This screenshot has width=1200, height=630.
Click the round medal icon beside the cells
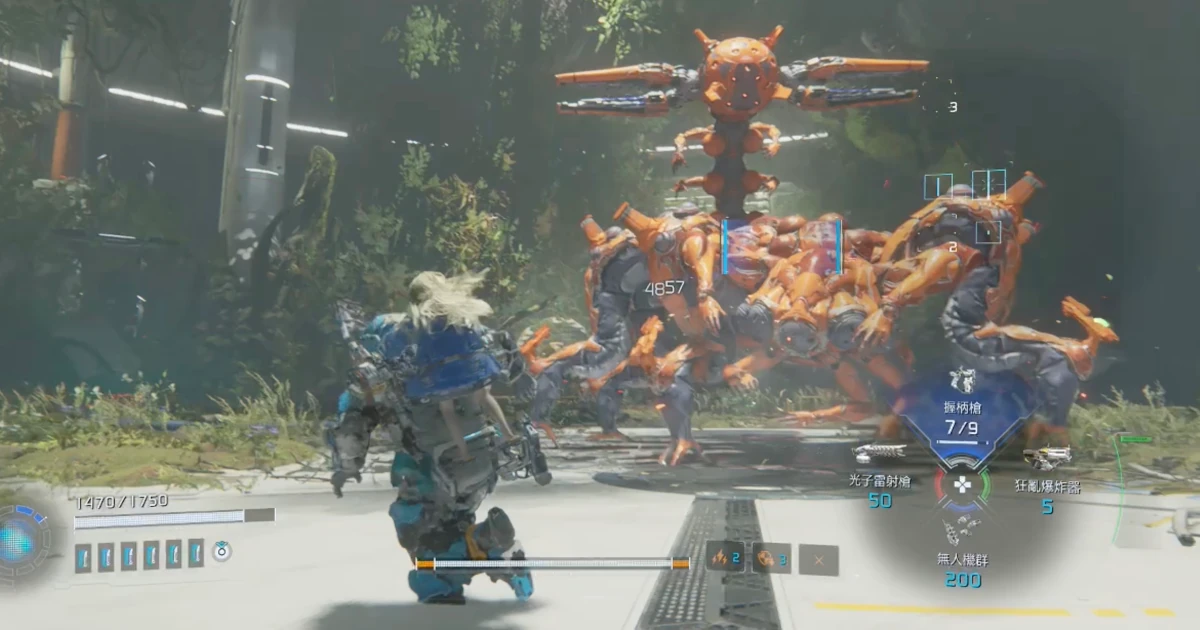(x=222, y=551)
